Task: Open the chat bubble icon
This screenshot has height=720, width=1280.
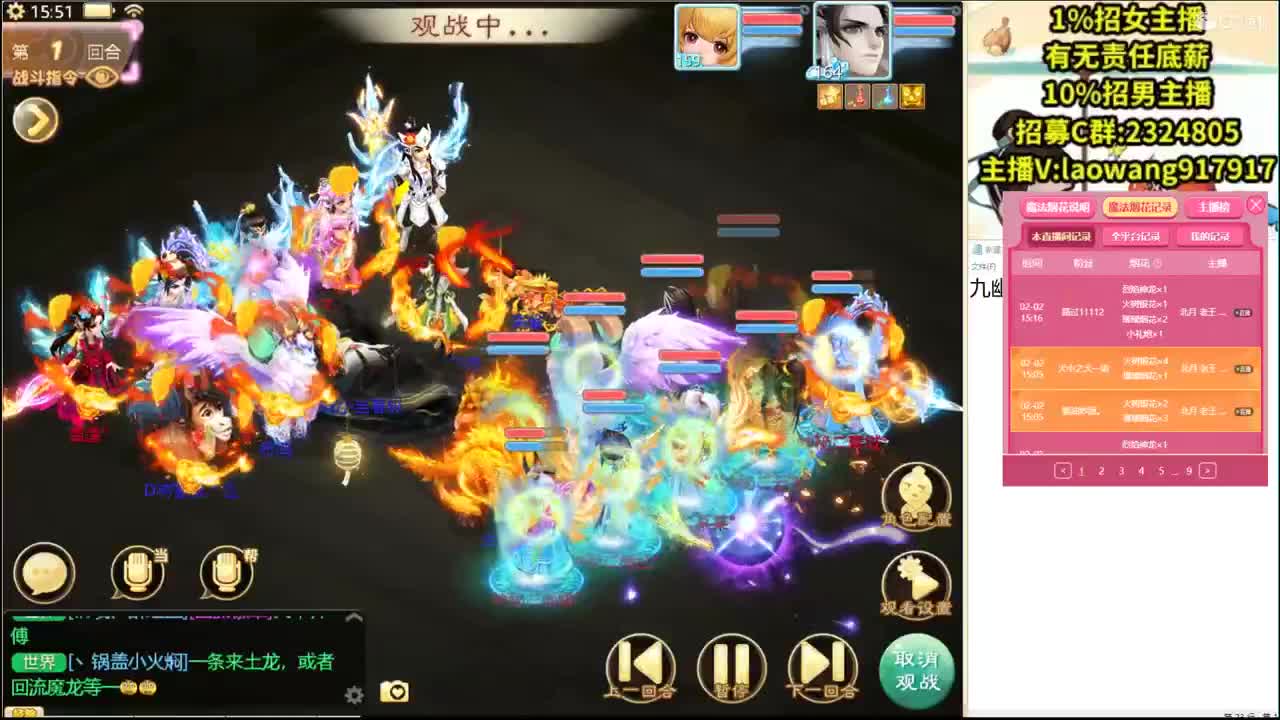Action: (44, 571)
